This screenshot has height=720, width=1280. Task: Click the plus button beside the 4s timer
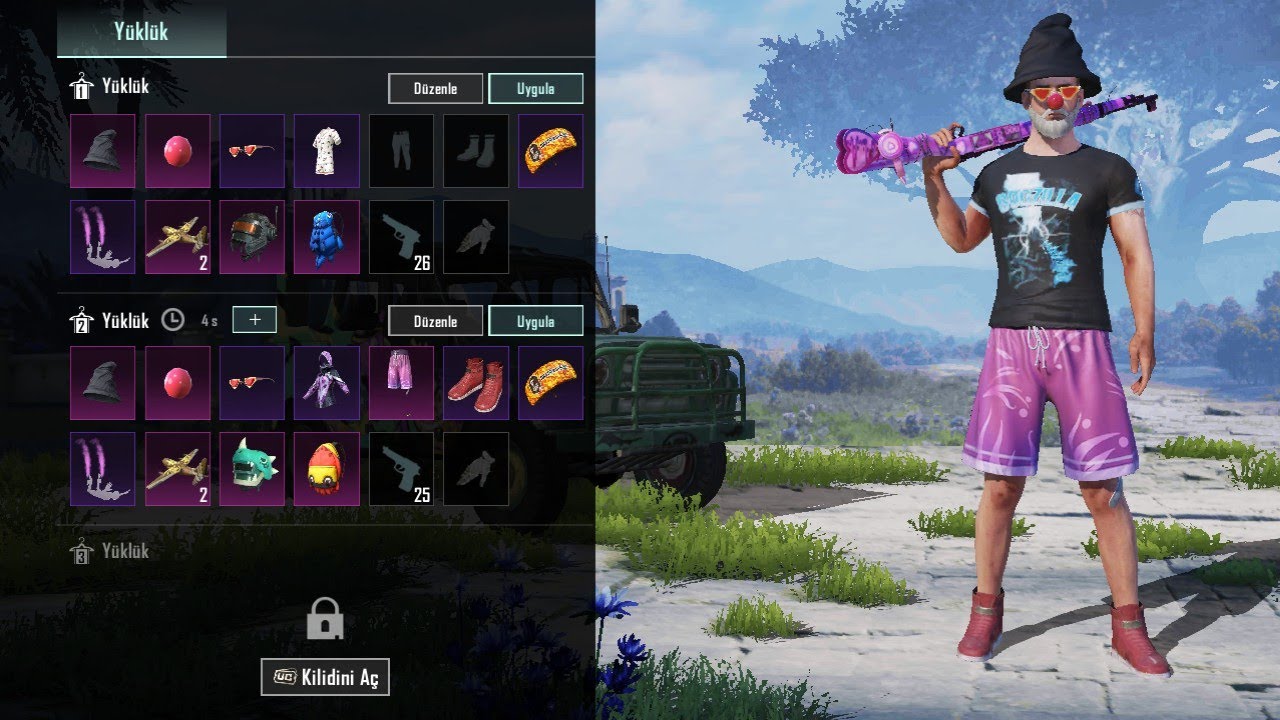tap(254, 320)
